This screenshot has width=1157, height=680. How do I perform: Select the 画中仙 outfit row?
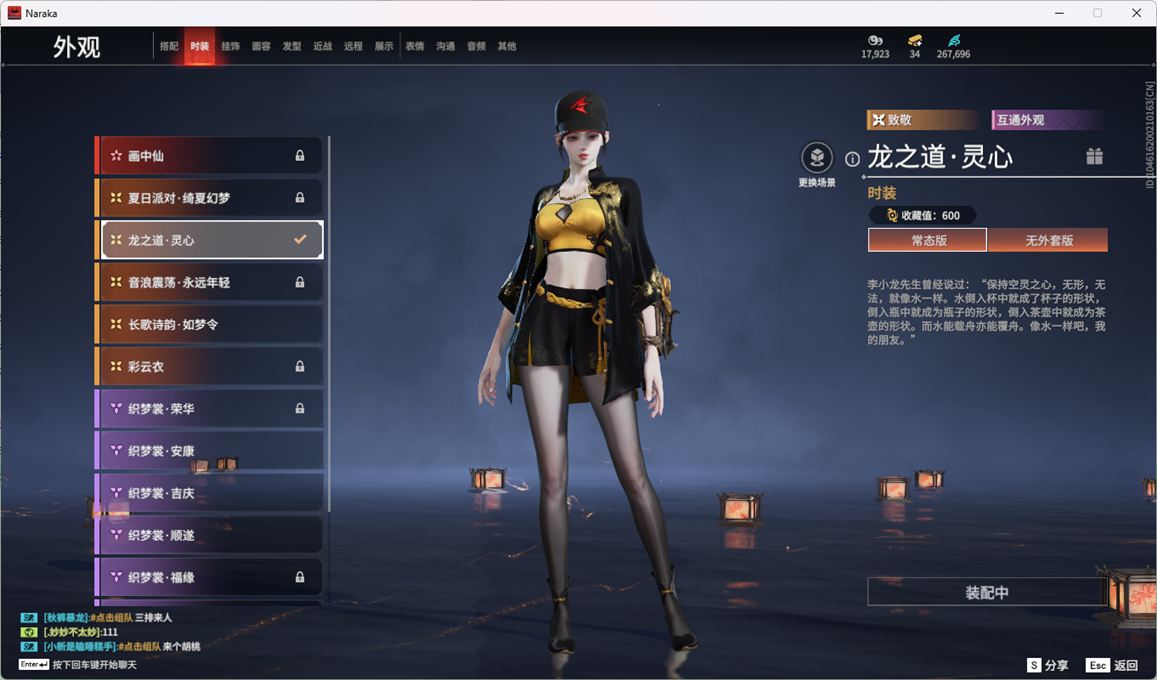pos(210,156)
